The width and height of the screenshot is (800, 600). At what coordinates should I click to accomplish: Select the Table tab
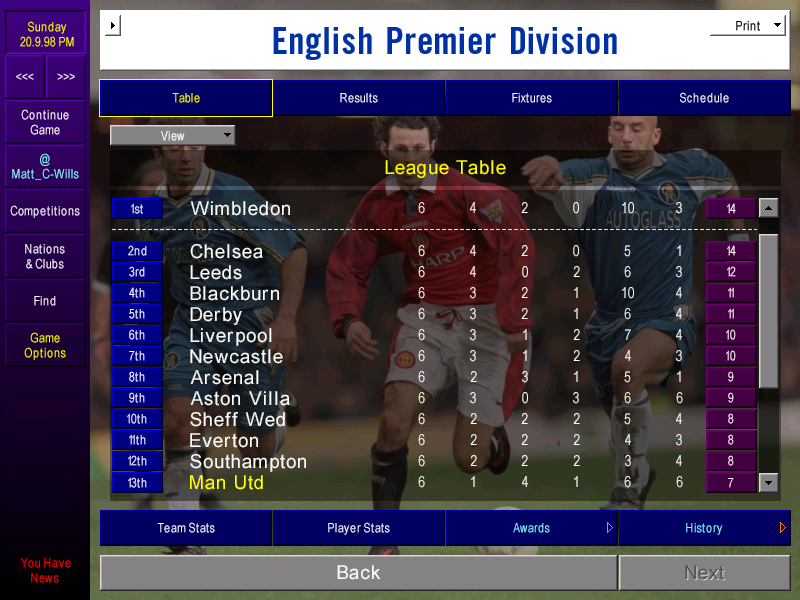(x=186, y=98)
